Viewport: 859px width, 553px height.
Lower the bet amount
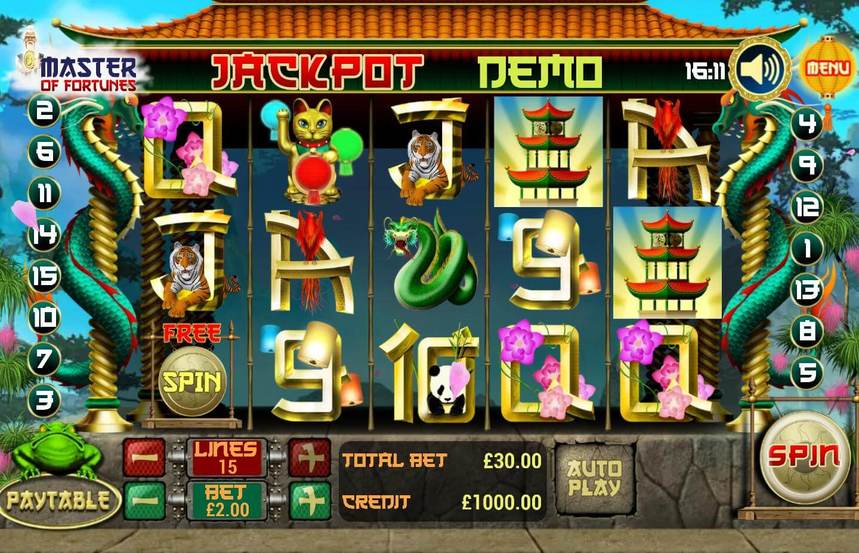click(x=143, y=499)
